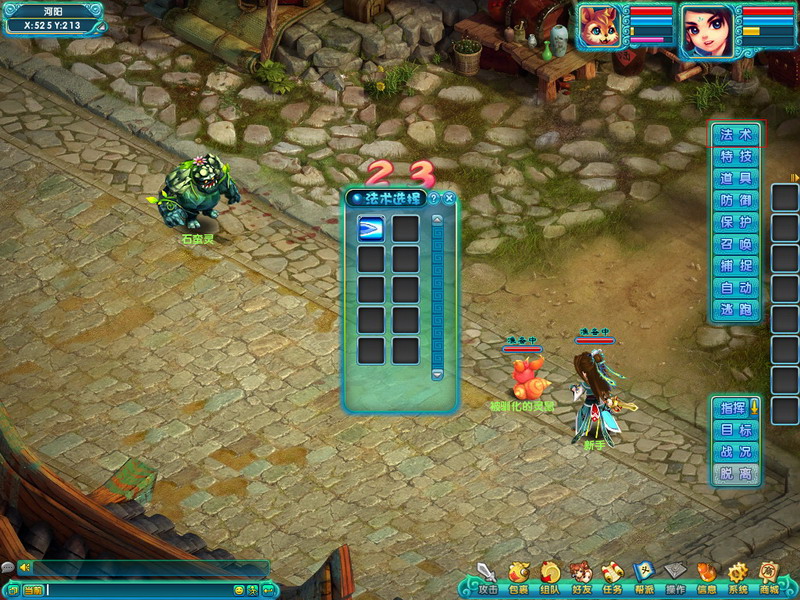Enable 自动 auto battle

736,288
